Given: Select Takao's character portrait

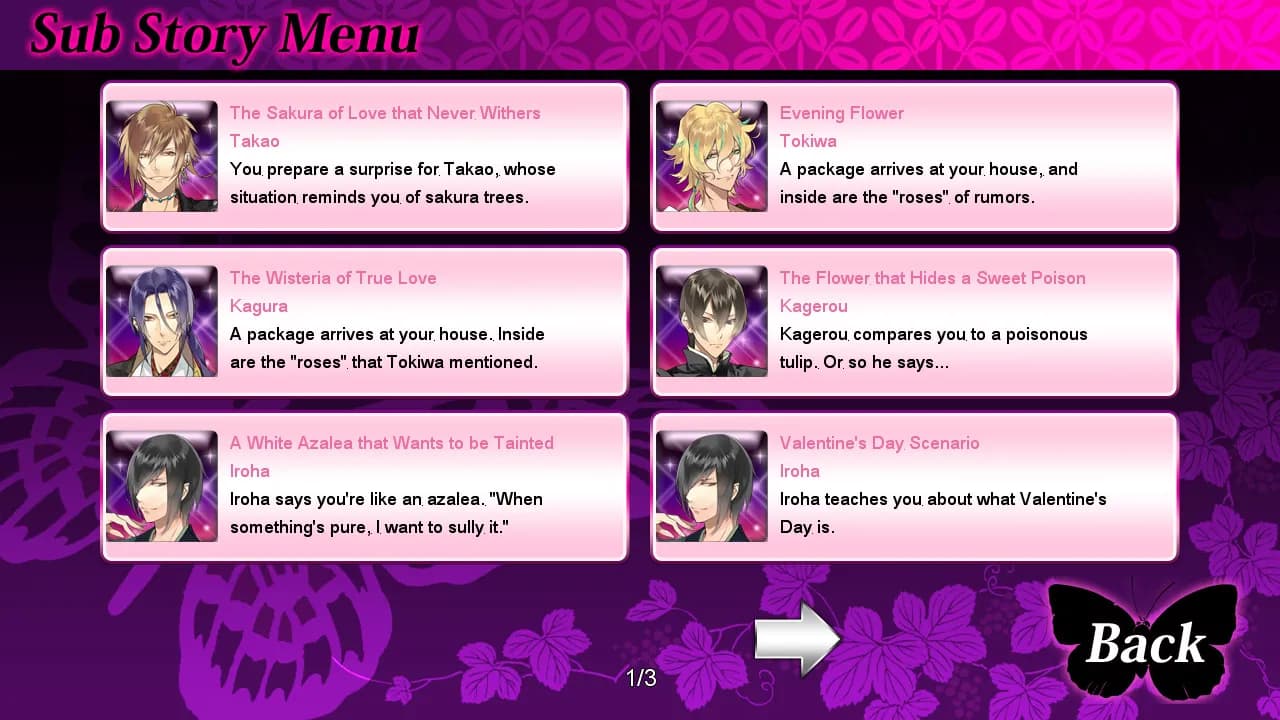Looking at the screenshot, I should tap(161, 156).
